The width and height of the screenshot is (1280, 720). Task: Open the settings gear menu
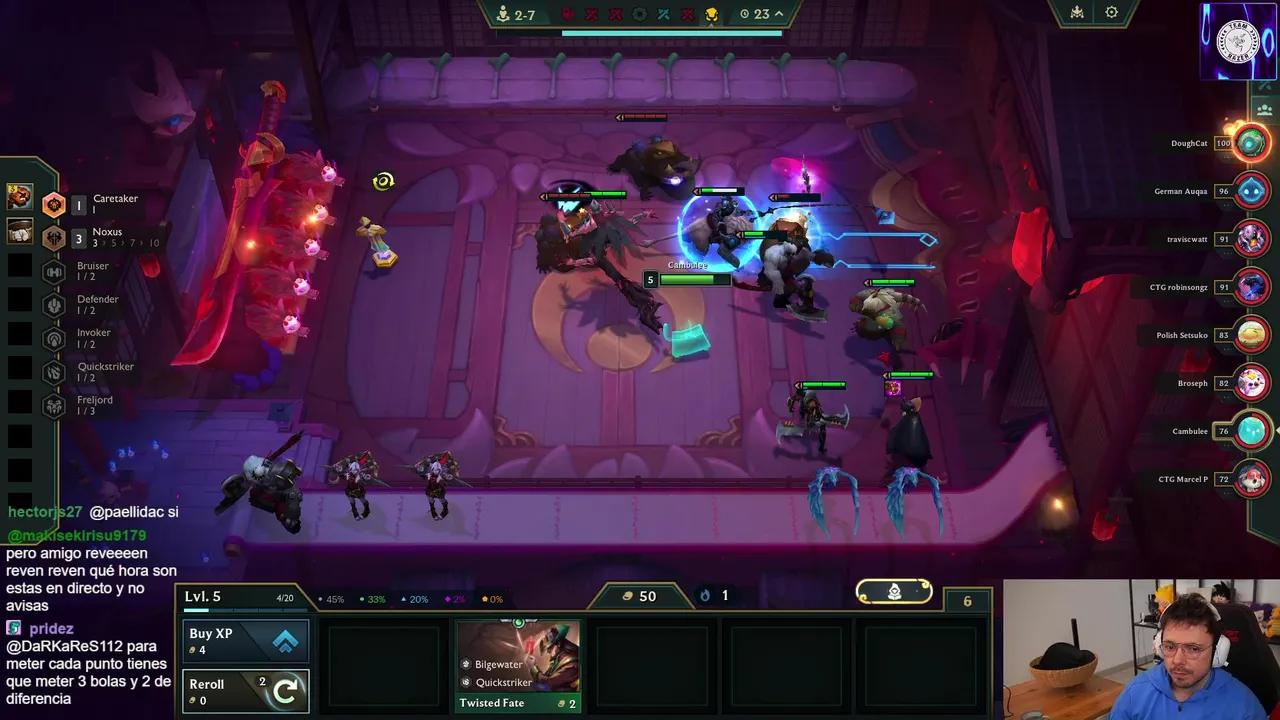tap(1113, 12)
